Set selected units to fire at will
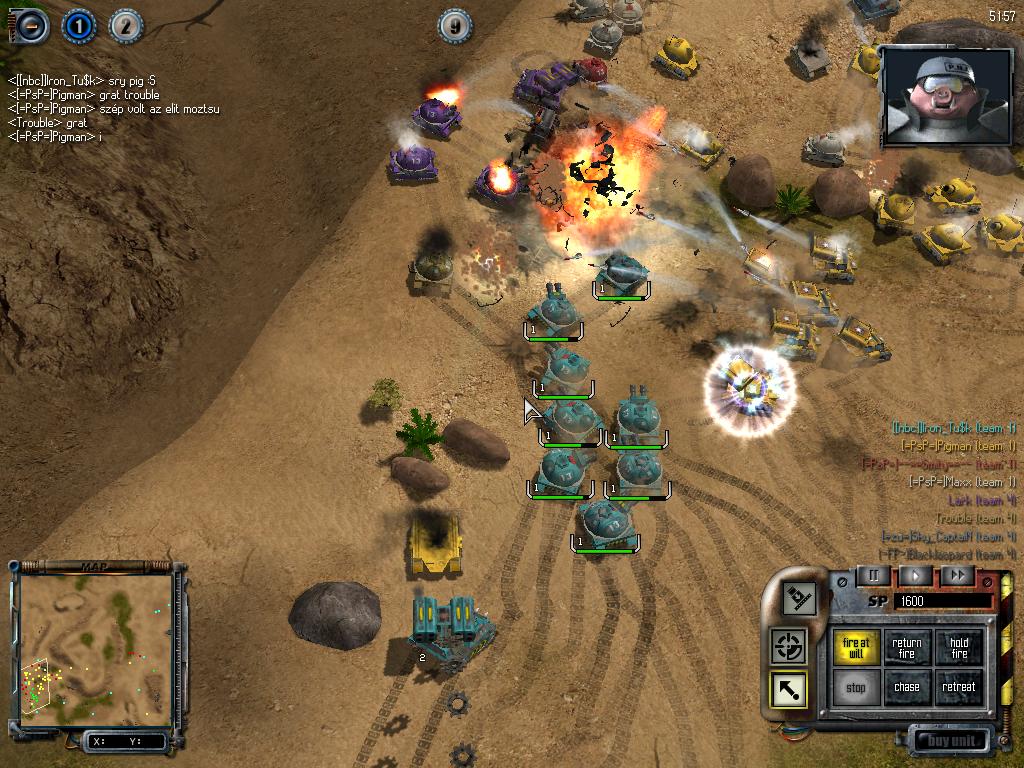This screenshot has height=768, width=1024. pos(856,648)
